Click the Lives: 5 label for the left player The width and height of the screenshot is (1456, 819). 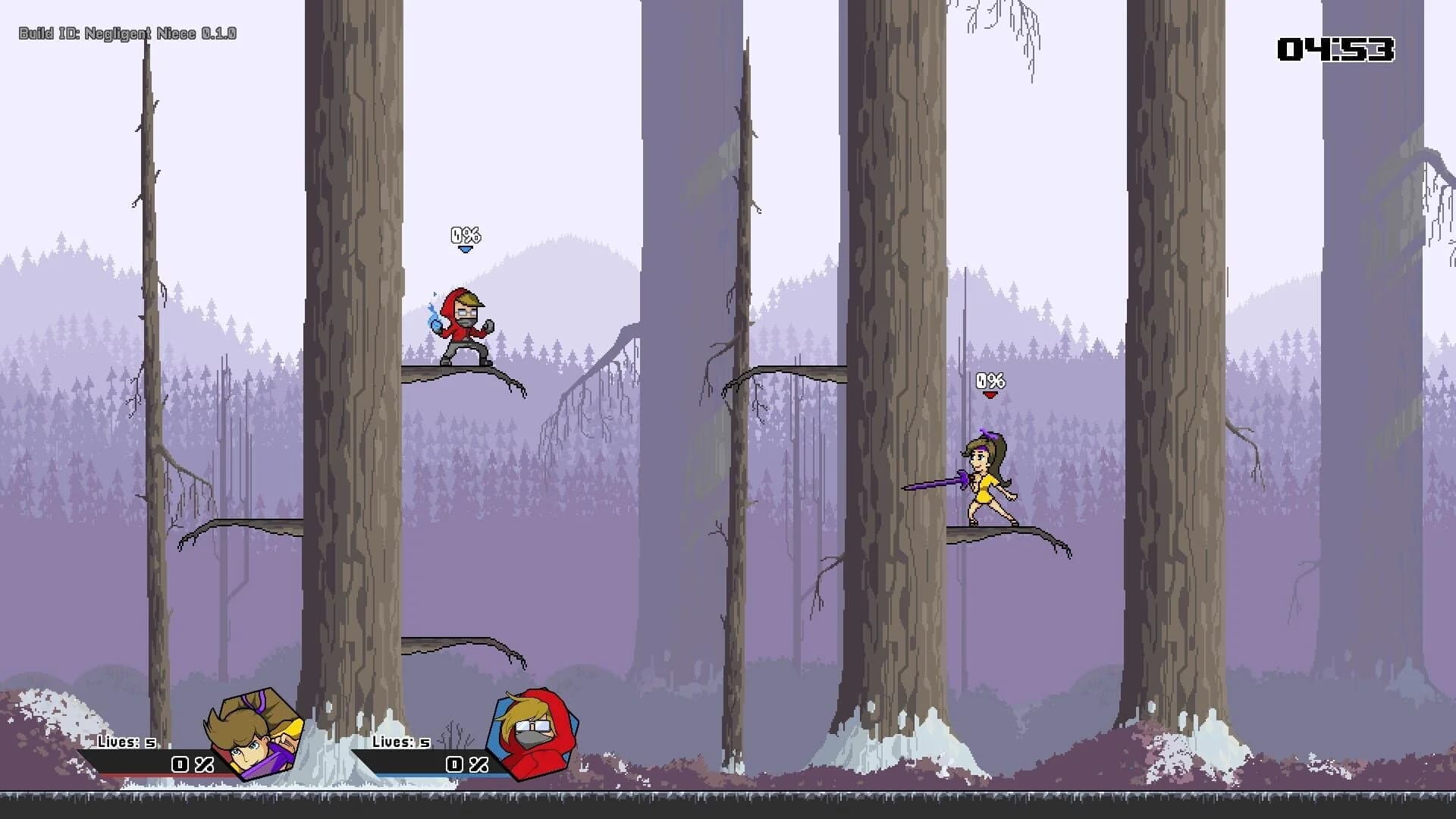(127, 742)
